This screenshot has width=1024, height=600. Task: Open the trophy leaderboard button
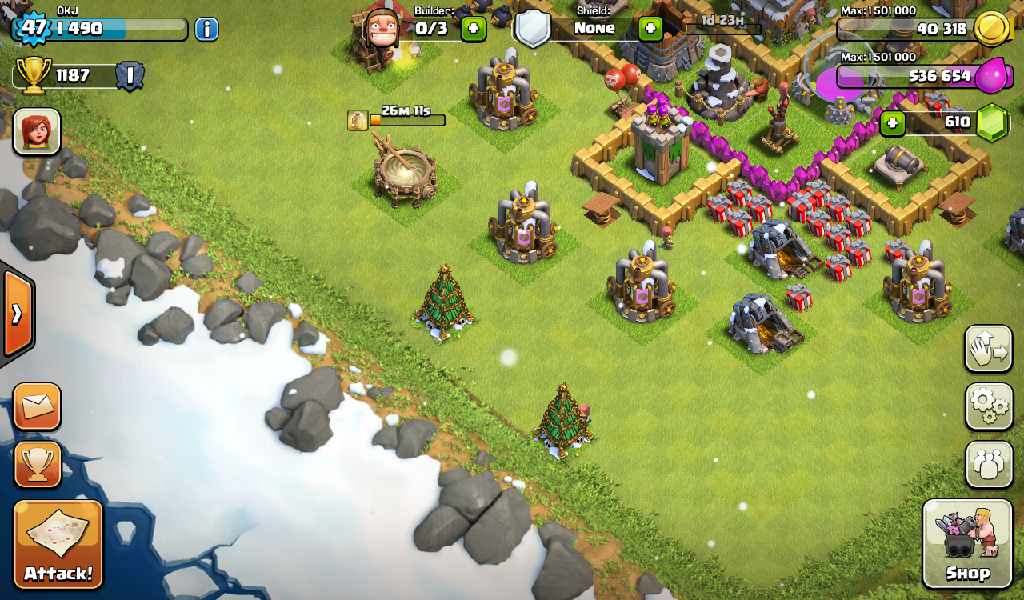pos(37,463)
